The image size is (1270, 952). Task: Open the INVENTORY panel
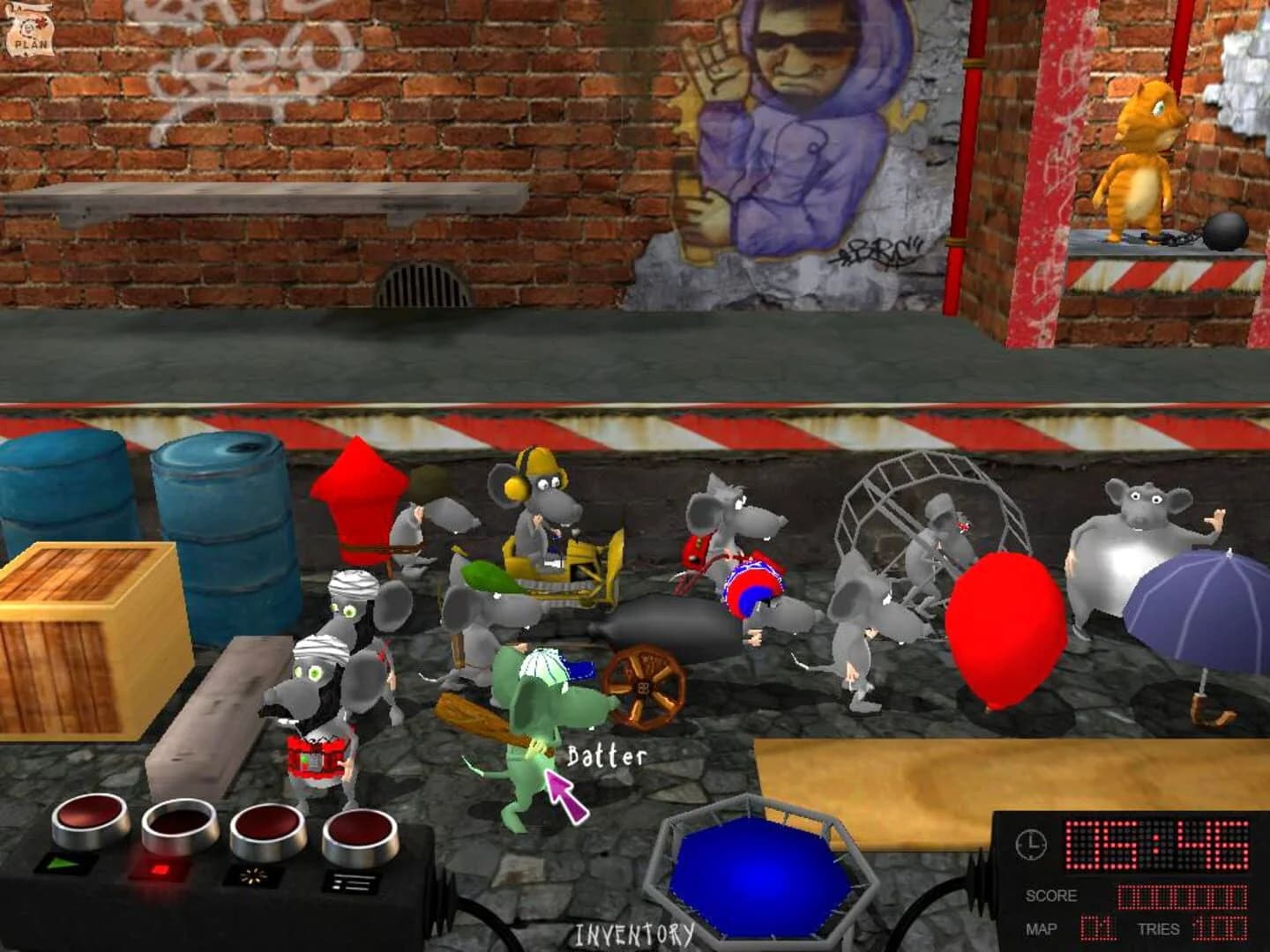coord(633,933)
